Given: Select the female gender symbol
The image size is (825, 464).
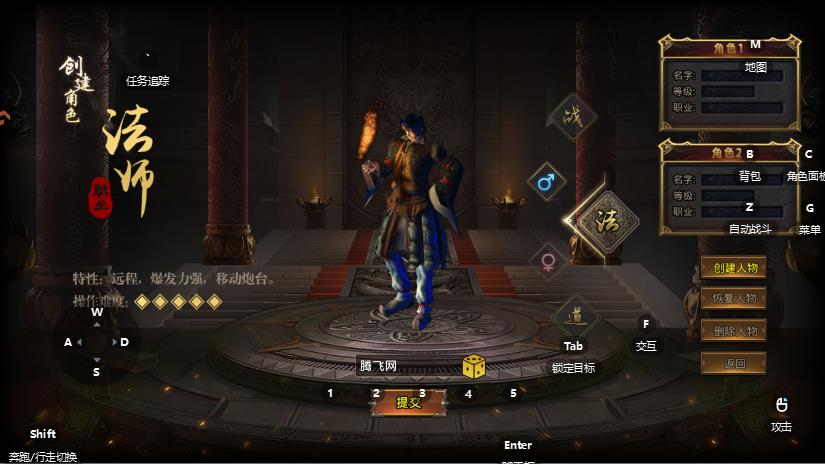Looking at the screenshot, I should click(547, 262).
